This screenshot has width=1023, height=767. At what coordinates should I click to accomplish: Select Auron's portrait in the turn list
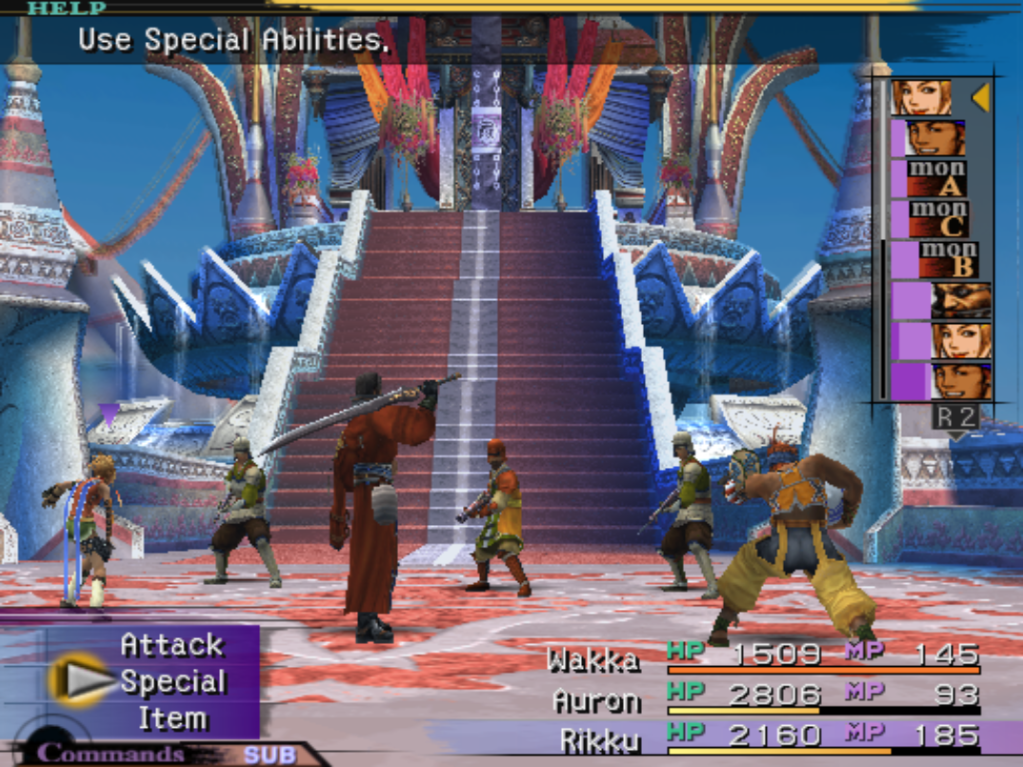[x=961, y=300]
